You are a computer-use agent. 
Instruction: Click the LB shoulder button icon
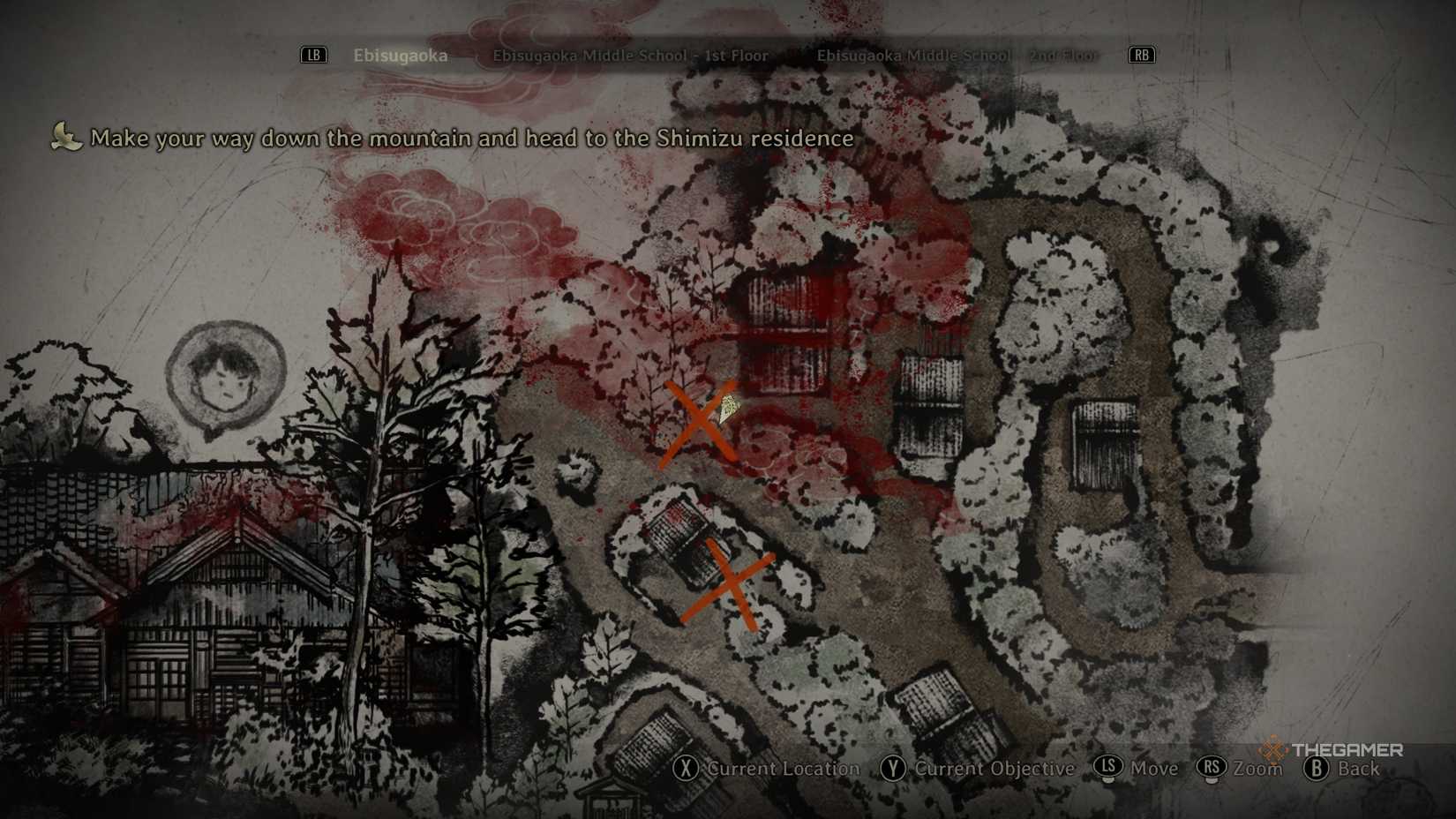click(x=313, y=55)
